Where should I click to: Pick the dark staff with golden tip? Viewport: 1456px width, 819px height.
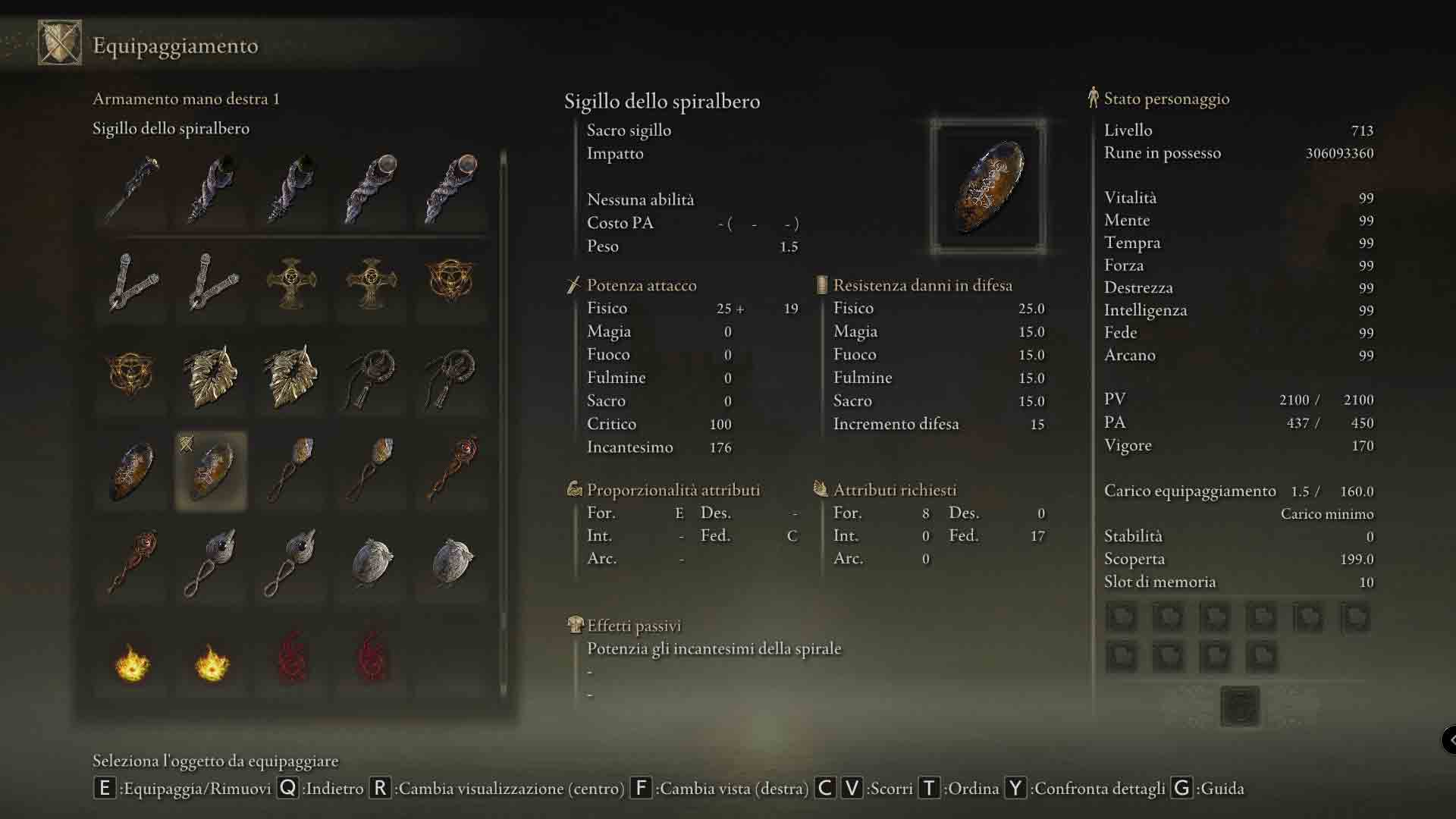[x=132, y=188]
